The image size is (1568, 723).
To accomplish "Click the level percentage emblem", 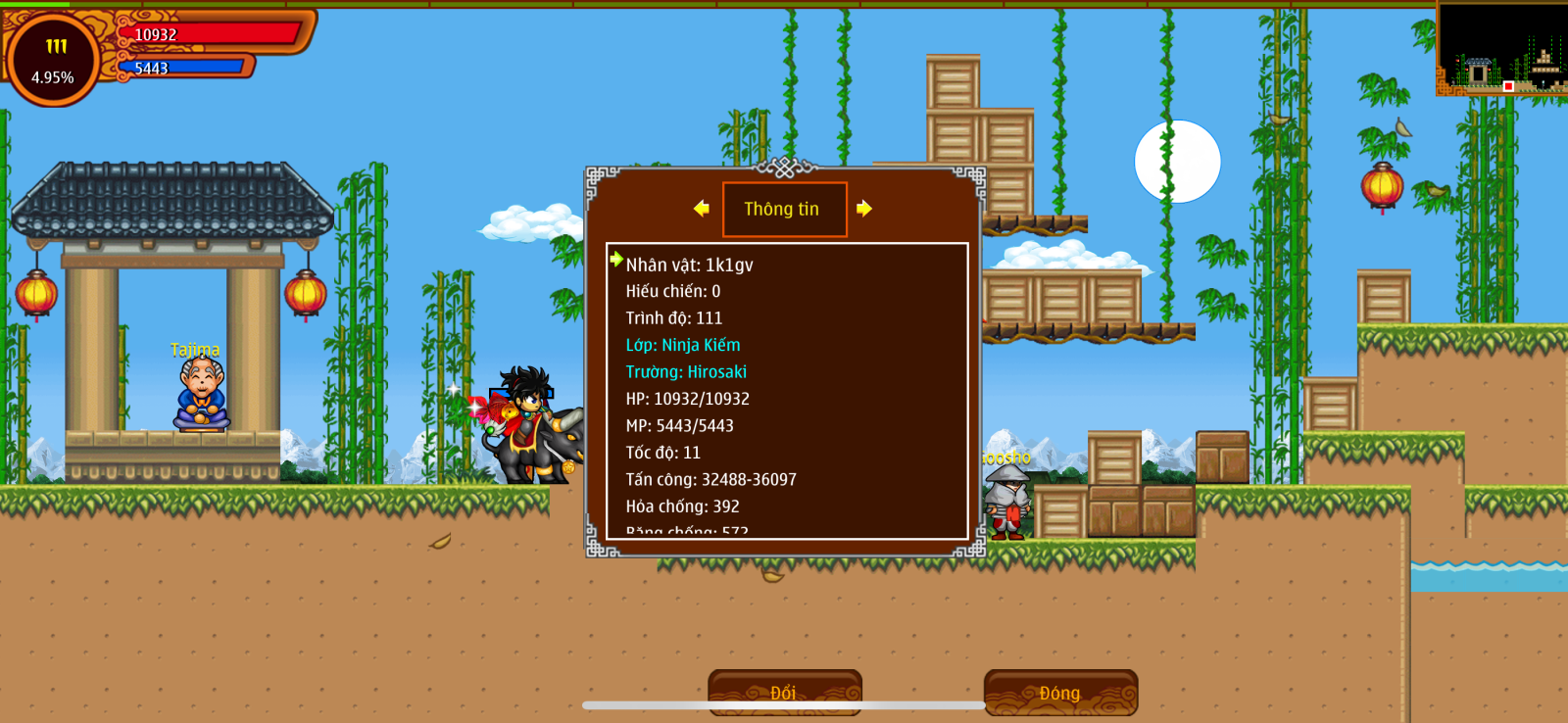I will [53, 61].
